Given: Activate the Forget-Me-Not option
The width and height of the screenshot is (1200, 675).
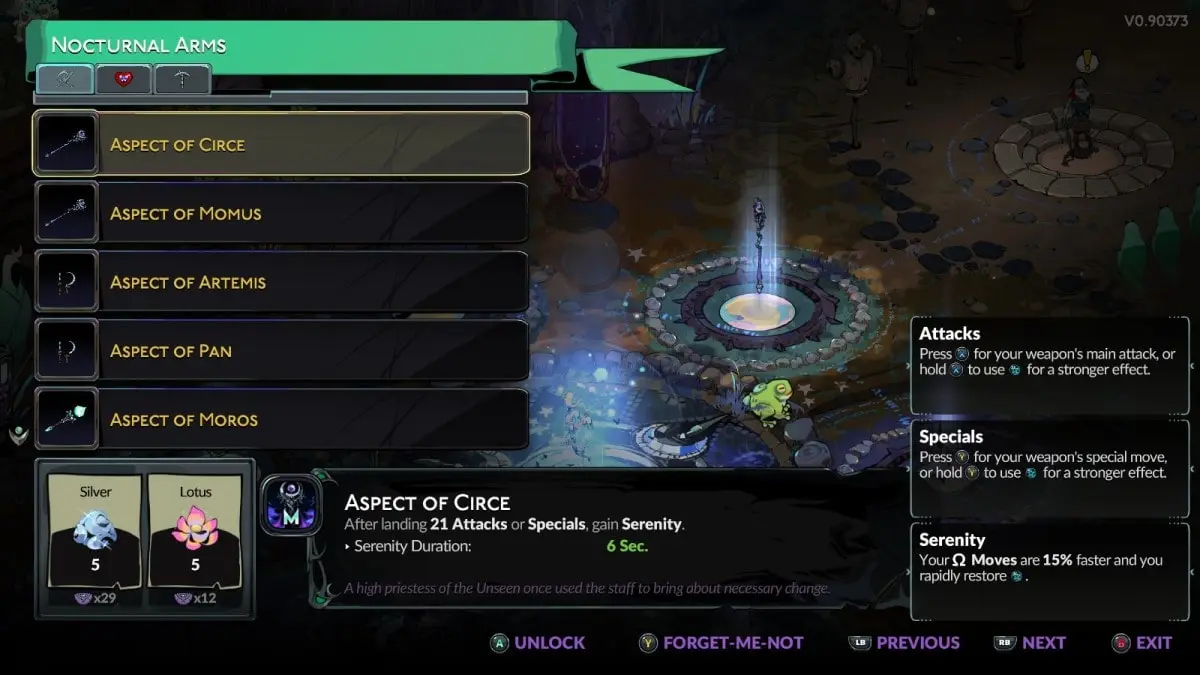Looking at the screenshot, I should pyautogui.click(x=721, y=643).
